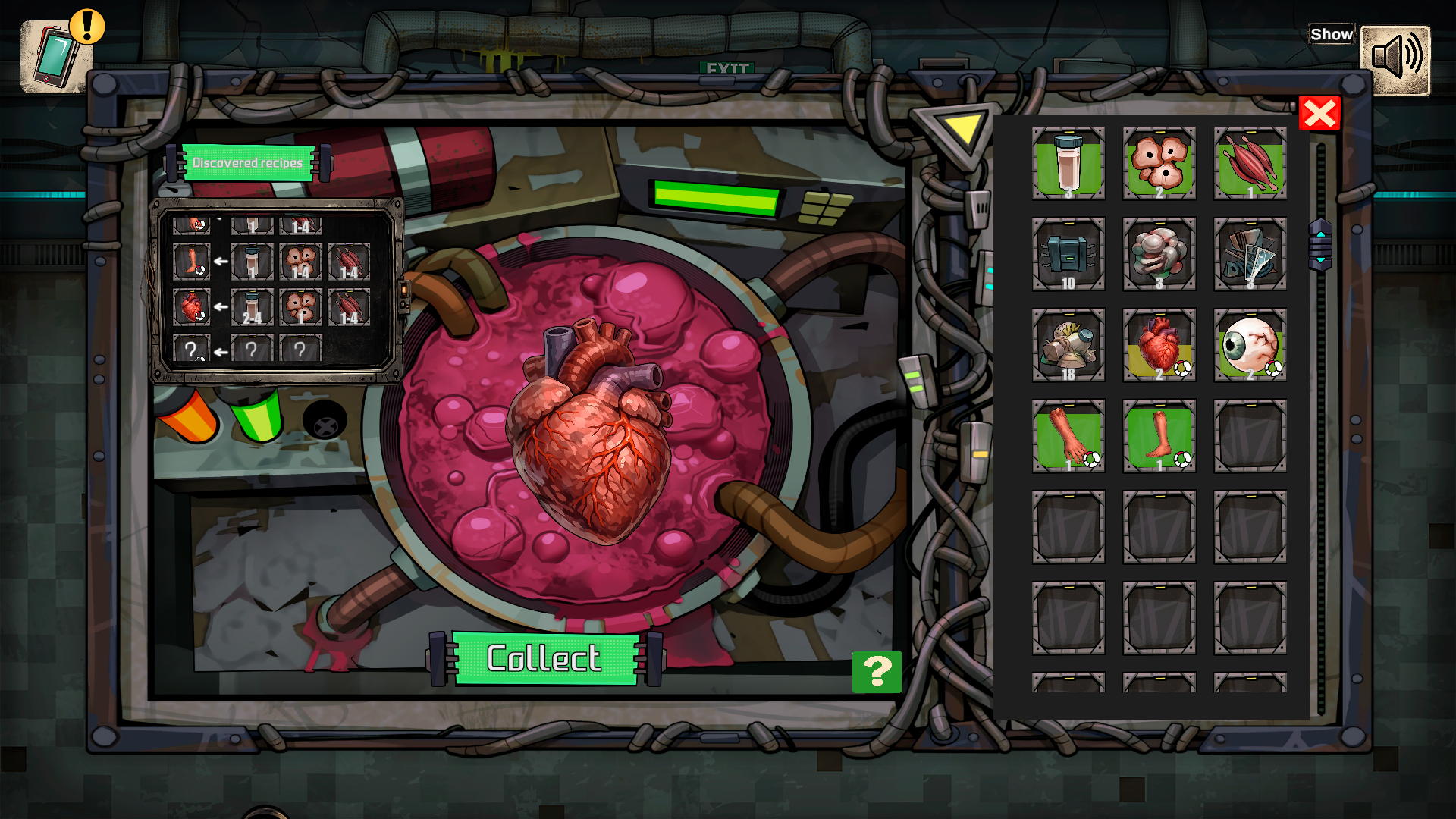The image size is (1456, 819).
Task: Click the green question mark help button
Action: coord(877,672)
